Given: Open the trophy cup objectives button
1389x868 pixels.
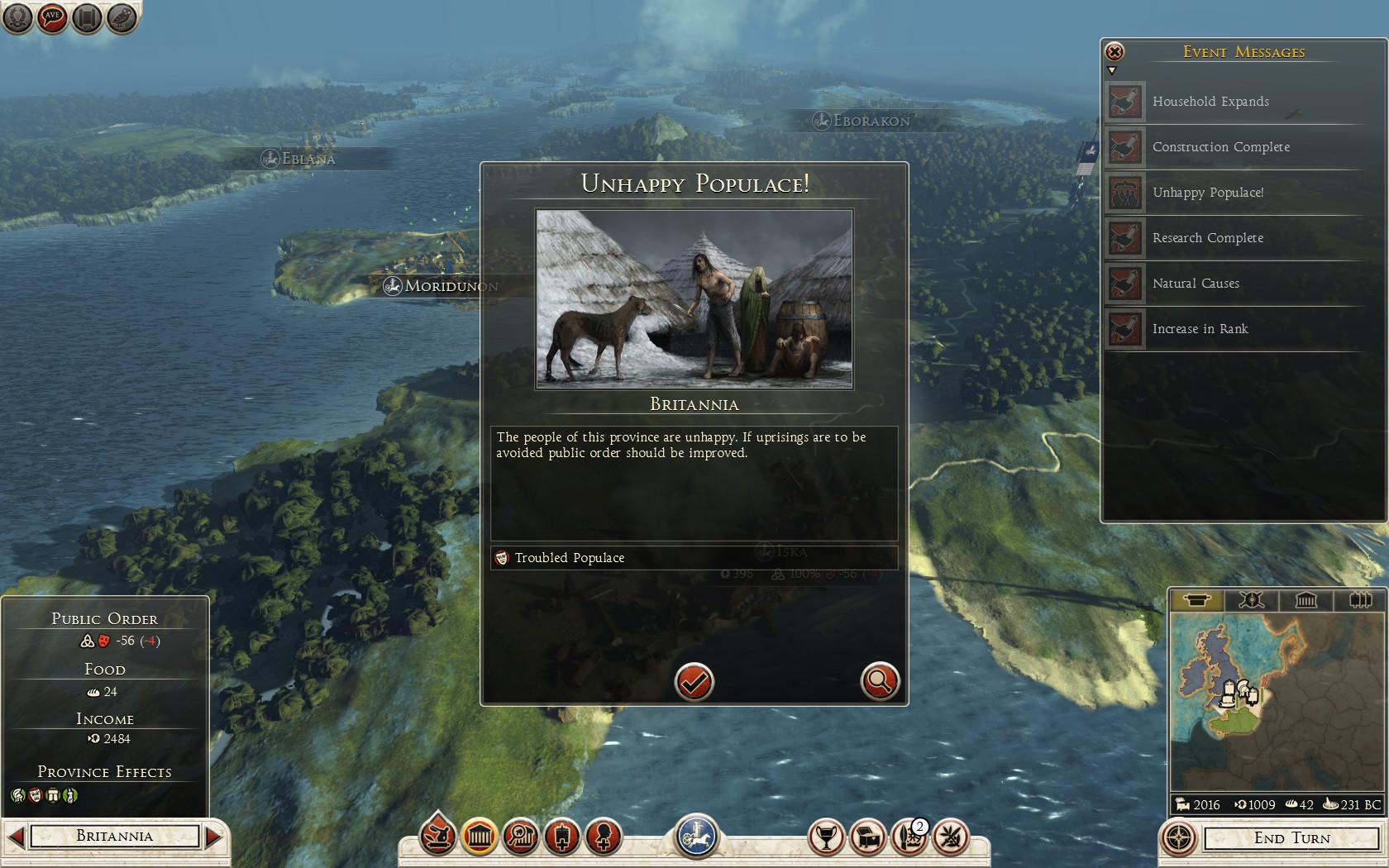Looking at the screenshot, I should [825, 837].
